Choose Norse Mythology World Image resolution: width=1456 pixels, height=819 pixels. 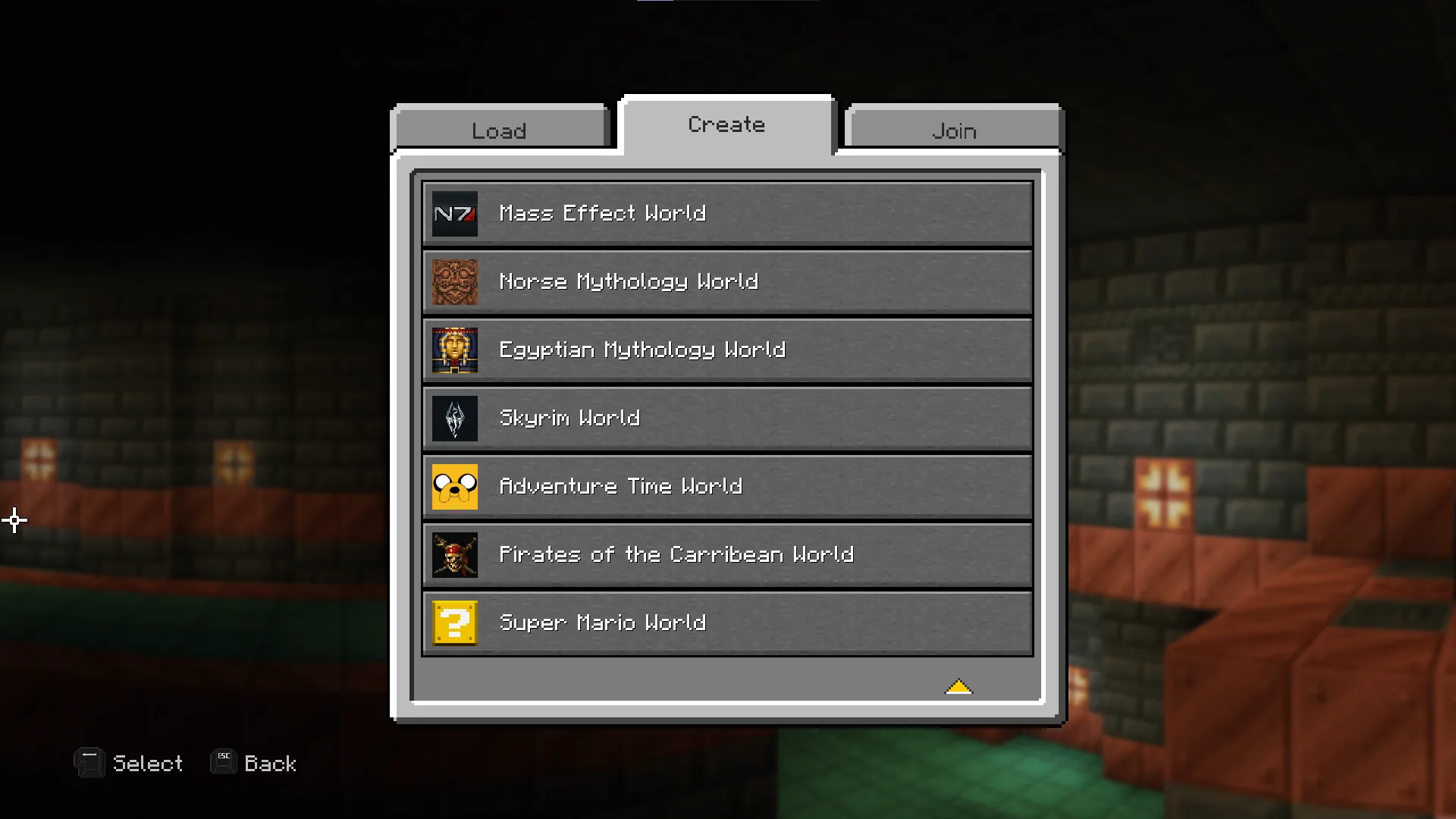point(726,281)
